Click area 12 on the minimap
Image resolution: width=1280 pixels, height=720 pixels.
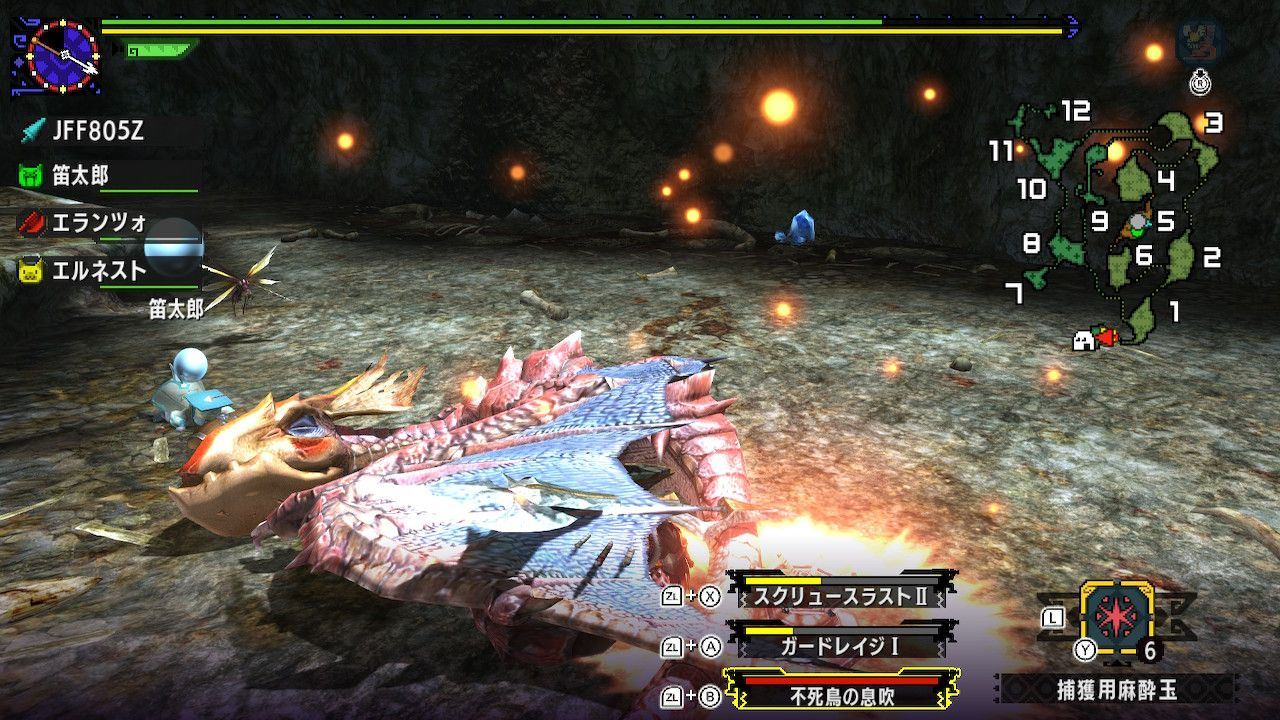(1075, 110)
